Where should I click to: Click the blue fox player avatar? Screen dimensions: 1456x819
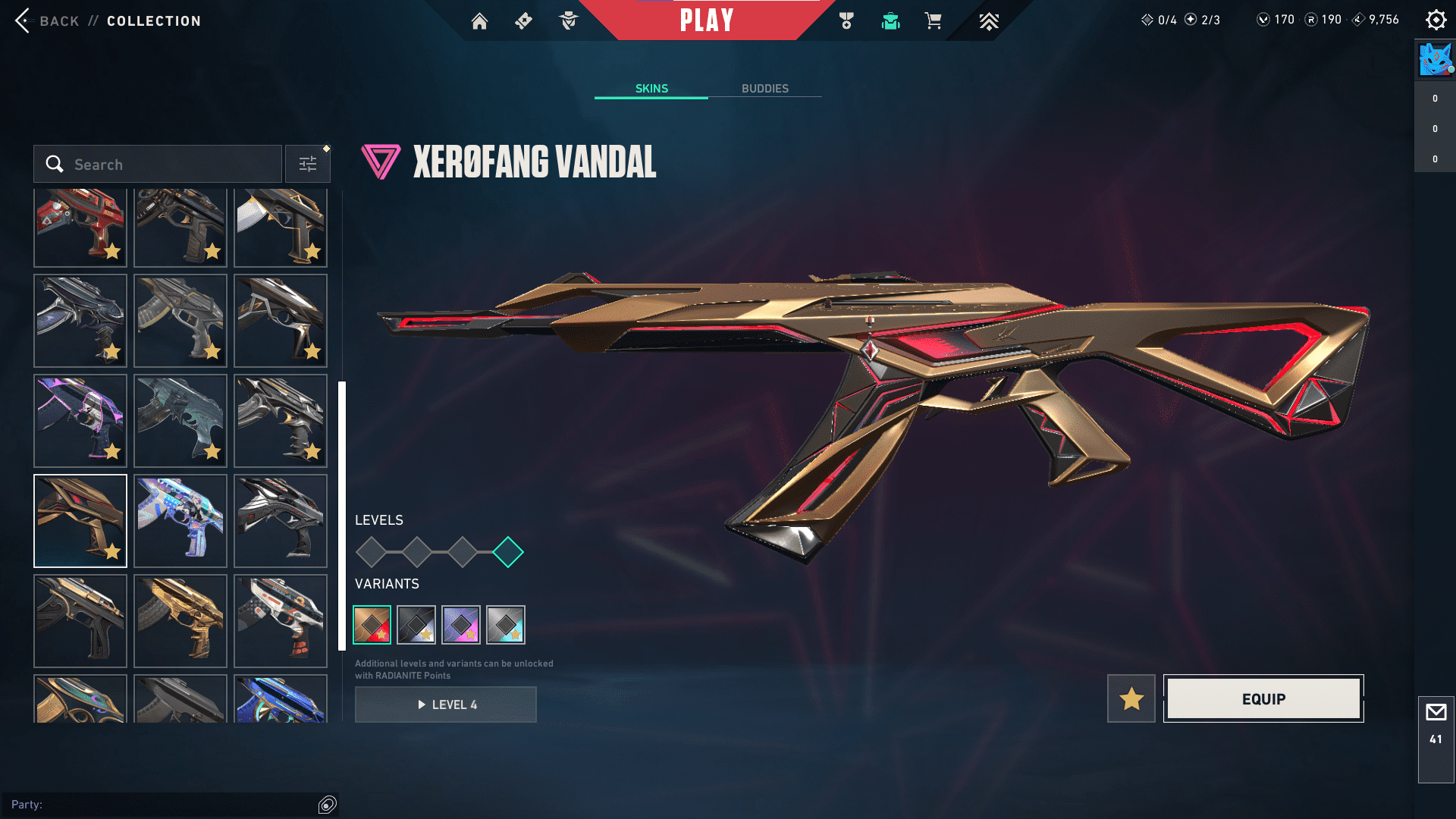[1435, 60]
